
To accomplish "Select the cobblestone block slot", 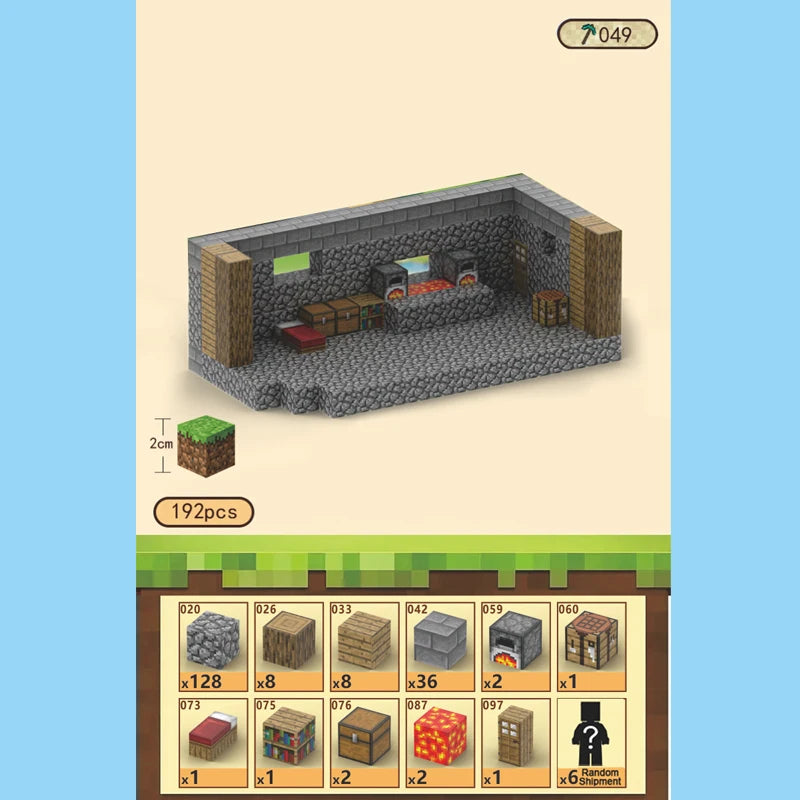I will click(213, 646).
